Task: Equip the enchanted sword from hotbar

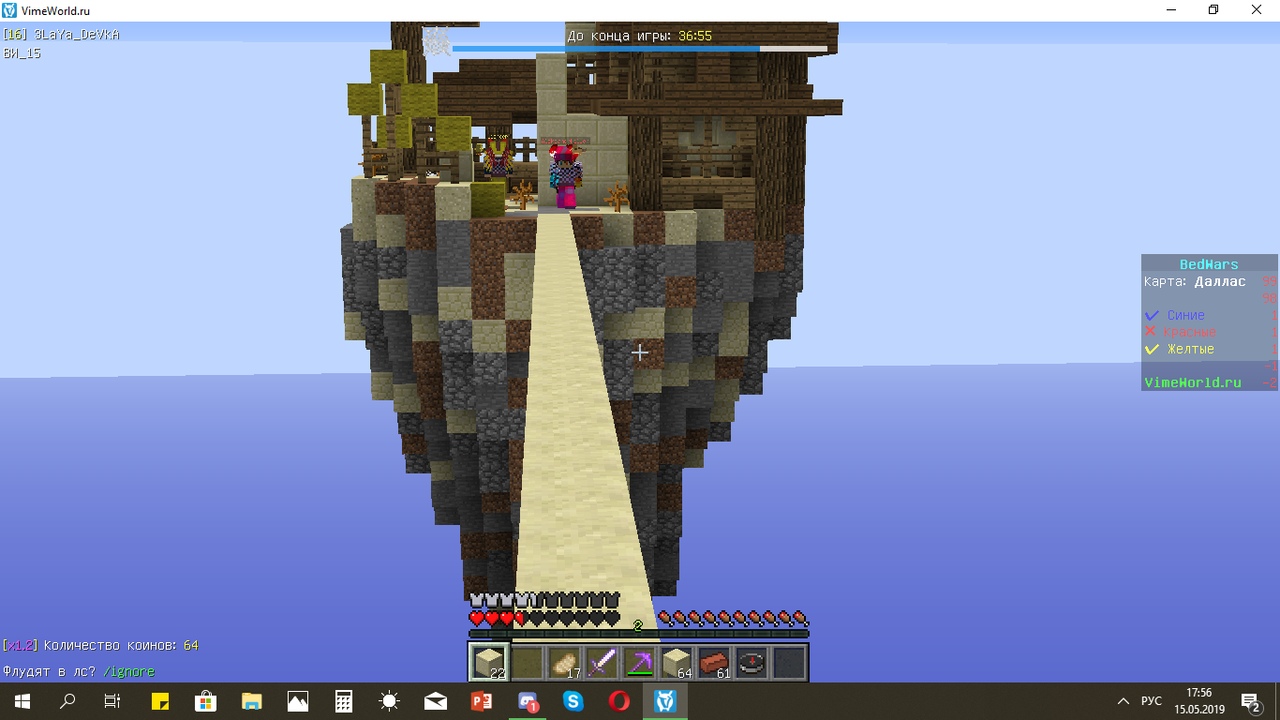Action: click(x=601, y=662)
